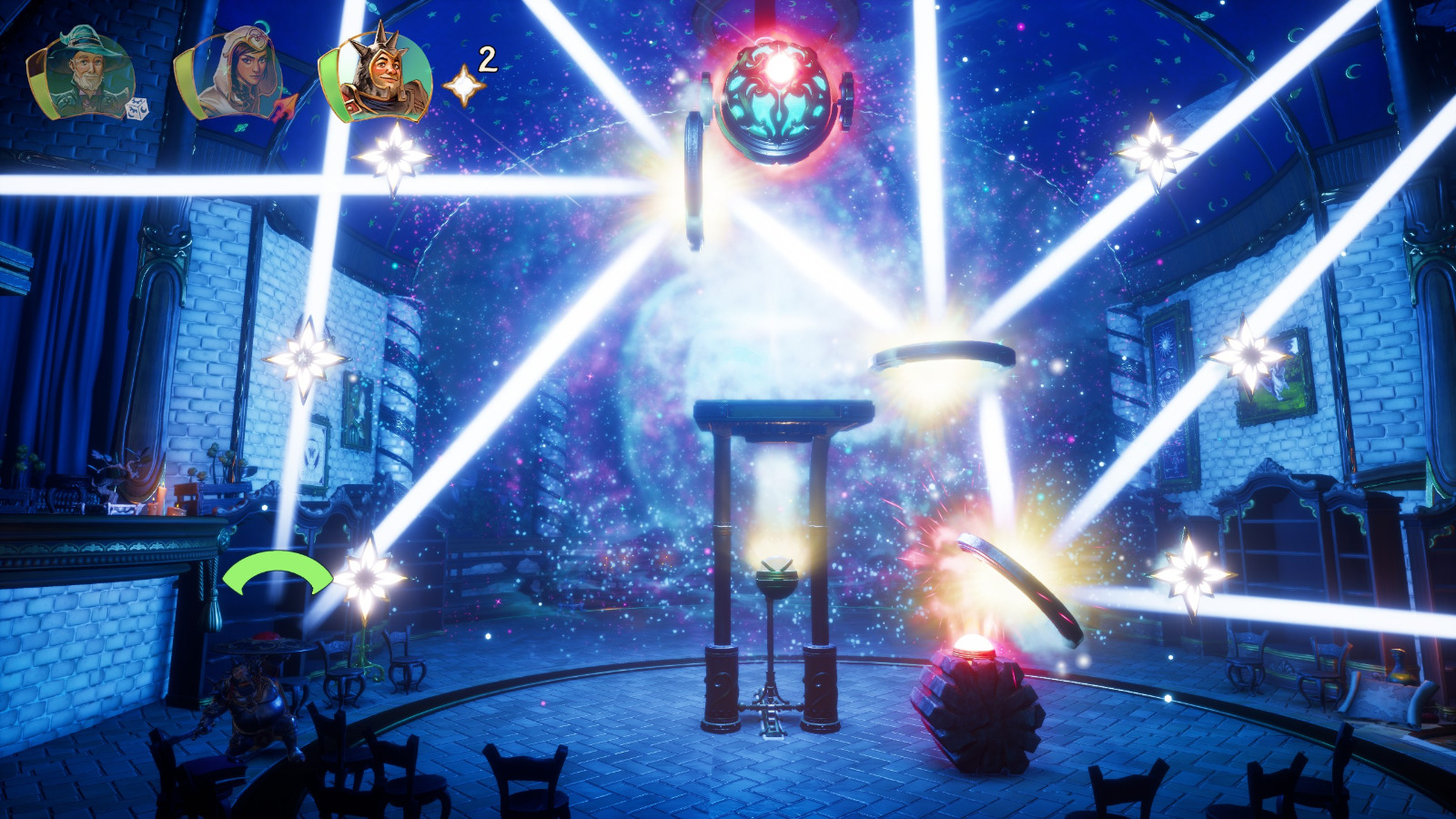This screenshot has height=819, width=1456.
Task: Click the conjuring dice icon beside the wizard
Action: coord(135,109)
